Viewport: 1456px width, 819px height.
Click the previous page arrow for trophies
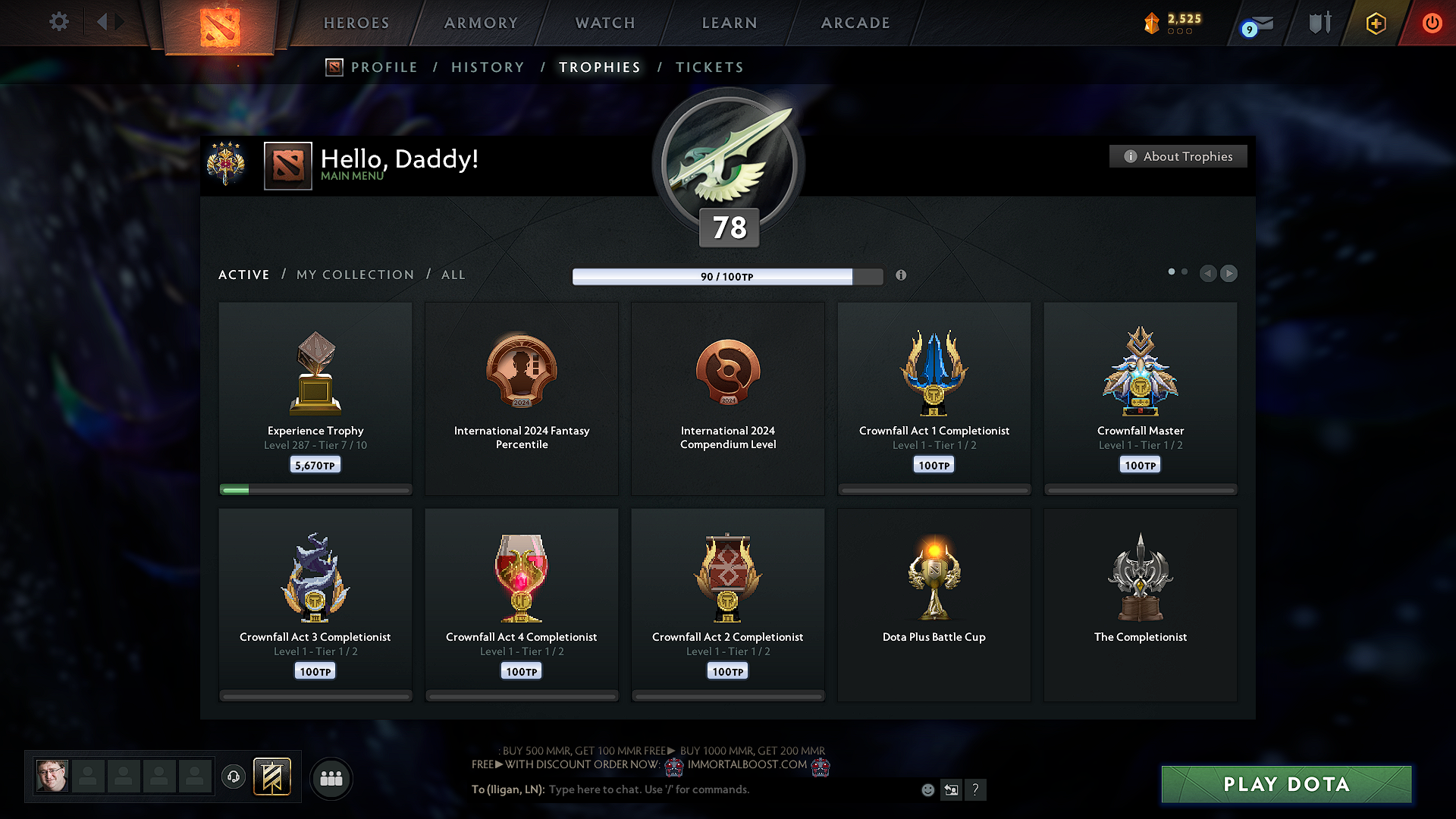point(1208,274)
